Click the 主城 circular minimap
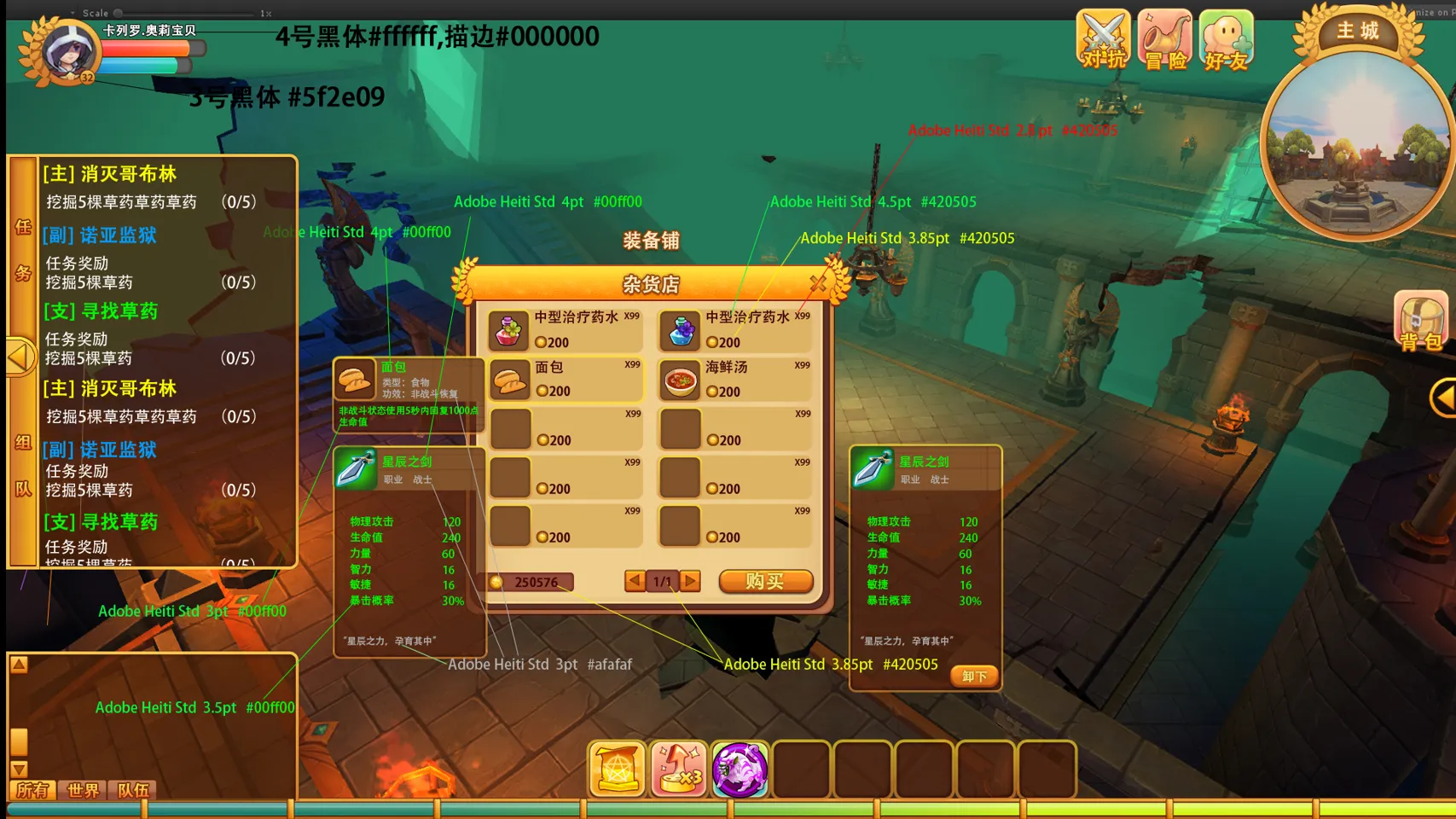The image size is (1456, 819). pos(1358,143)
